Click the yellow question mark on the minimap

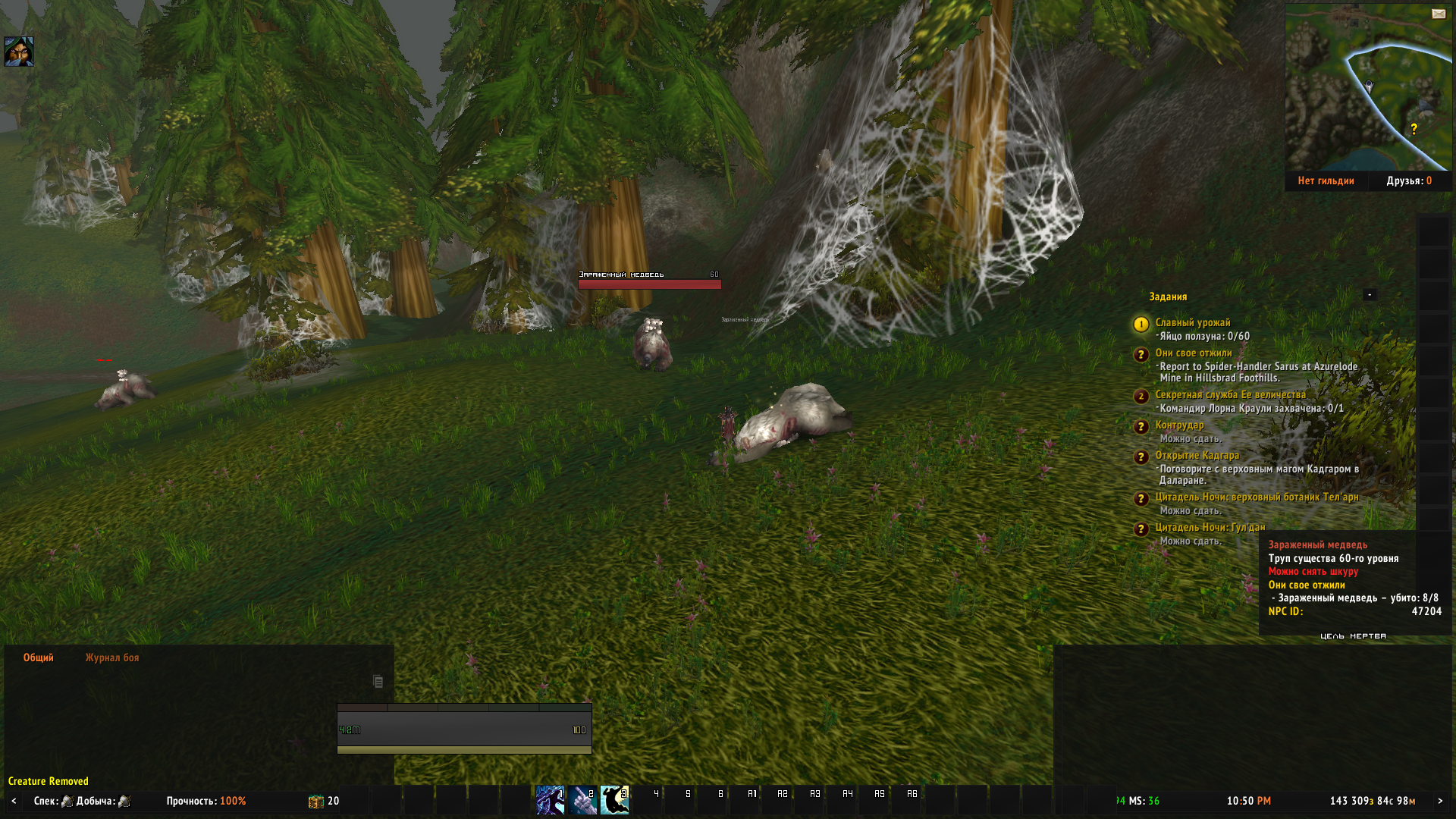point(1414,130)
